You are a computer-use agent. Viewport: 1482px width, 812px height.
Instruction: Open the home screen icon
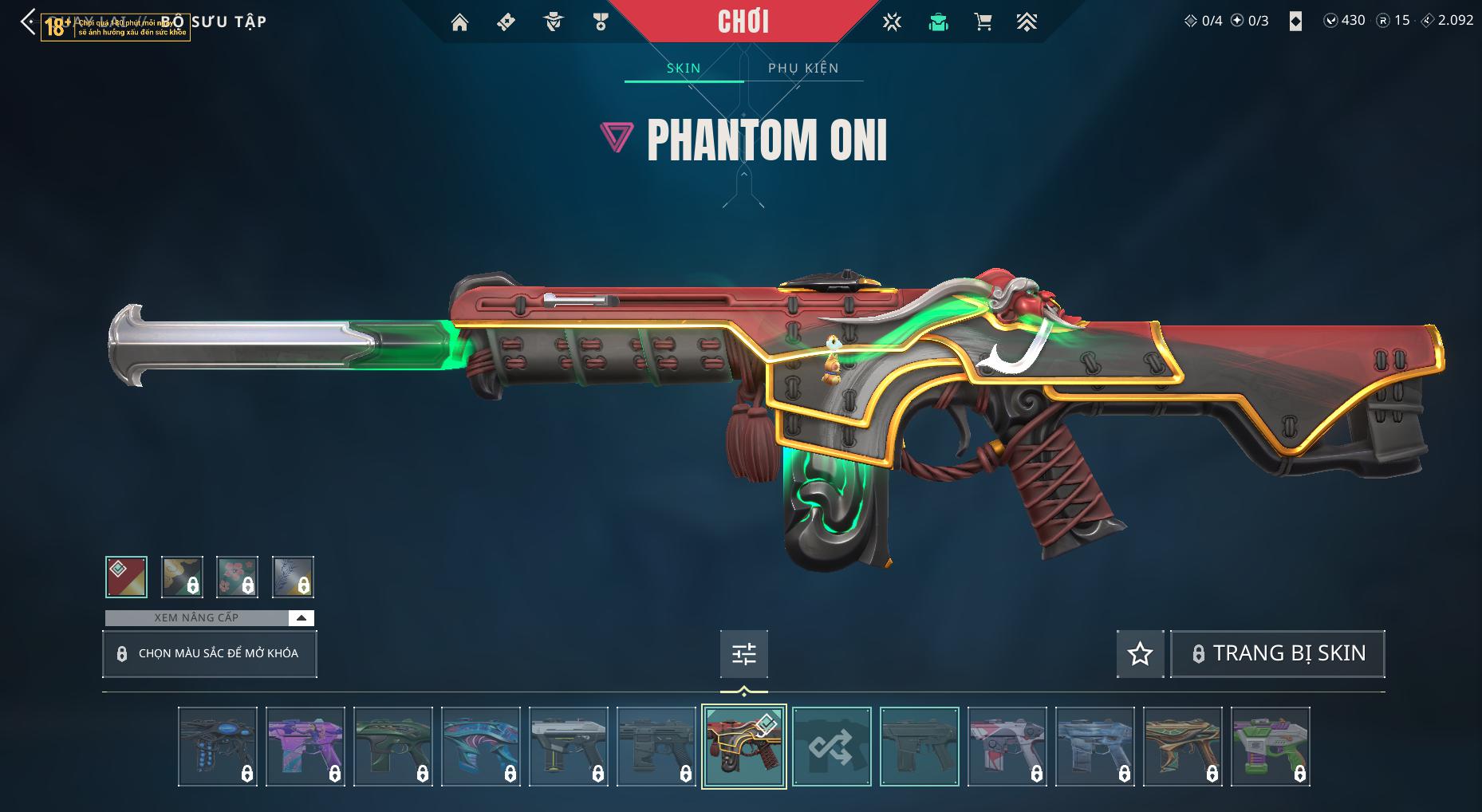click(x=459, y=22)
